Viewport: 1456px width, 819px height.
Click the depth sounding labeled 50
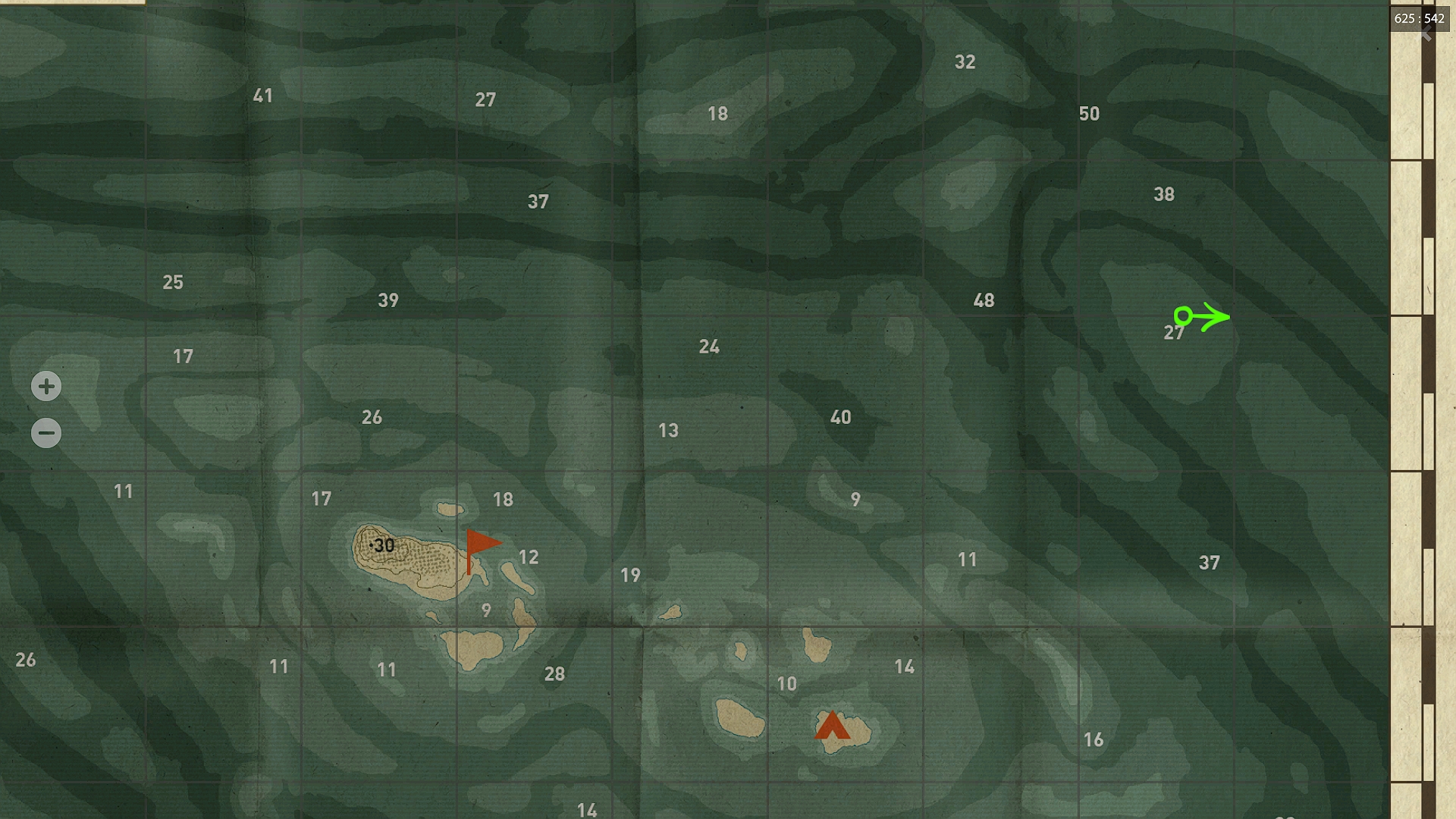[1090, 114]
